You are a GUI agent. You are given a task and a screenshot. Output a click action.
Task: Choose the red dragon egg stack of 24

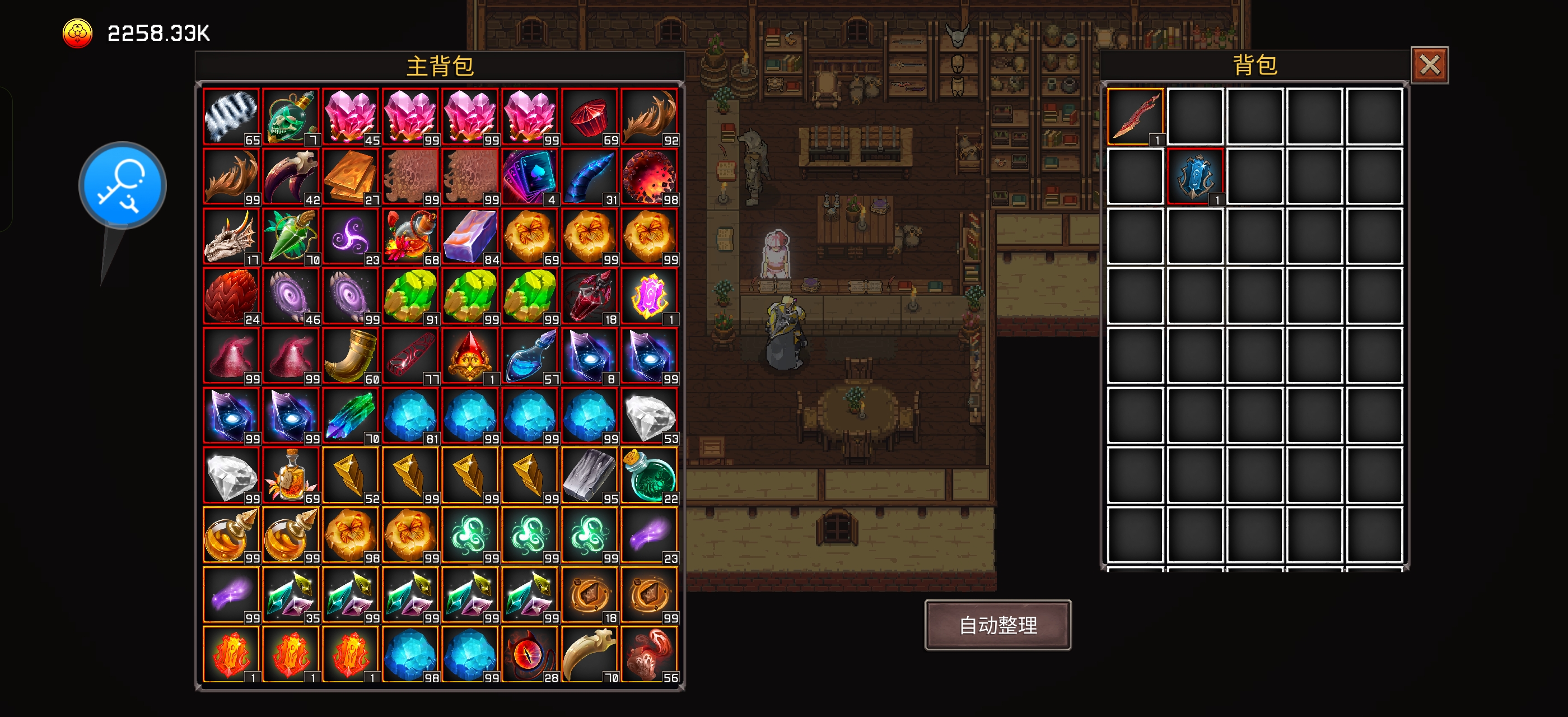click(231, 296)
